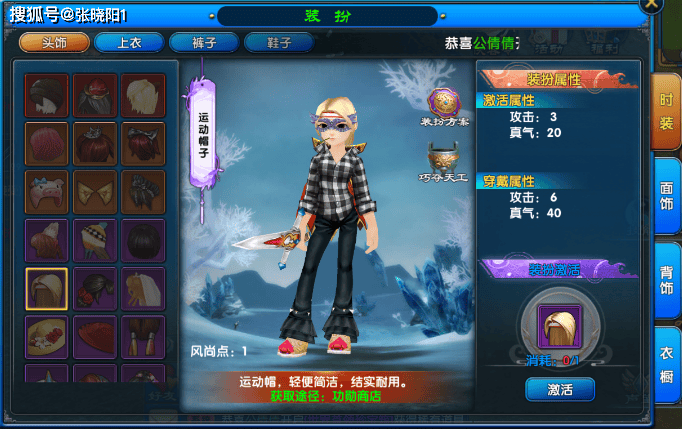
Task: Open the 装扮方案 outfit scheme icon
Action: [x=444, y=105]
